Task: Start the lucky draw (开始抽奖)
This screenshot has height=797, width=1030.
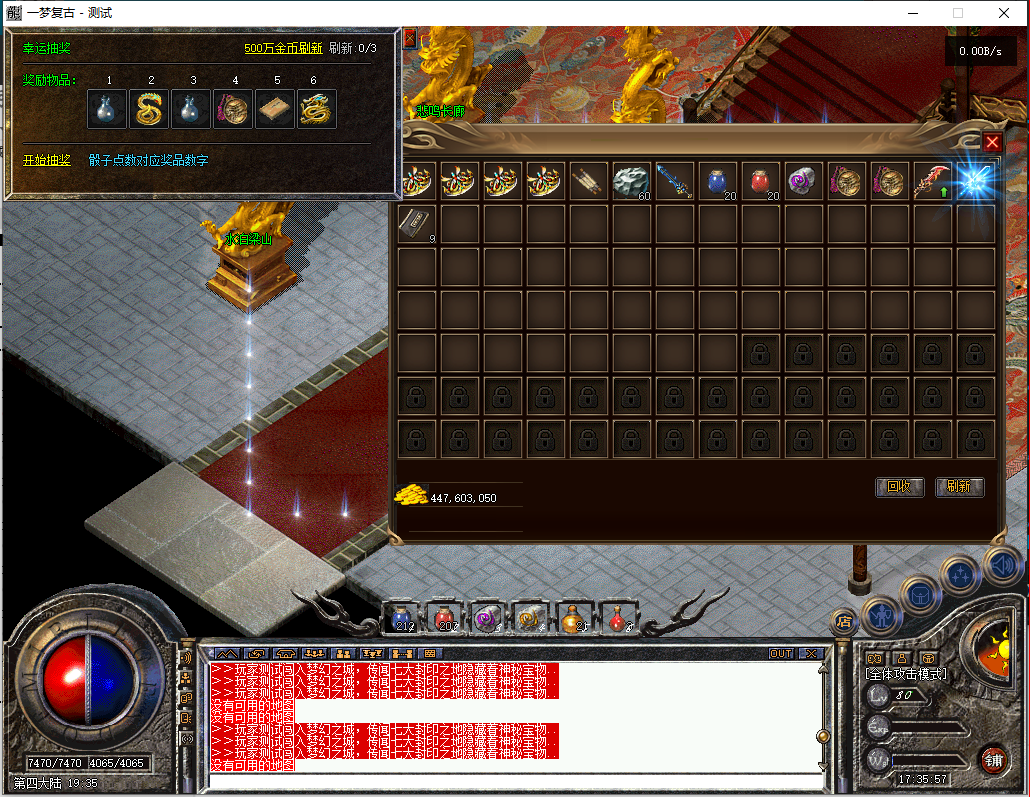Action: [x=47, y=160]
